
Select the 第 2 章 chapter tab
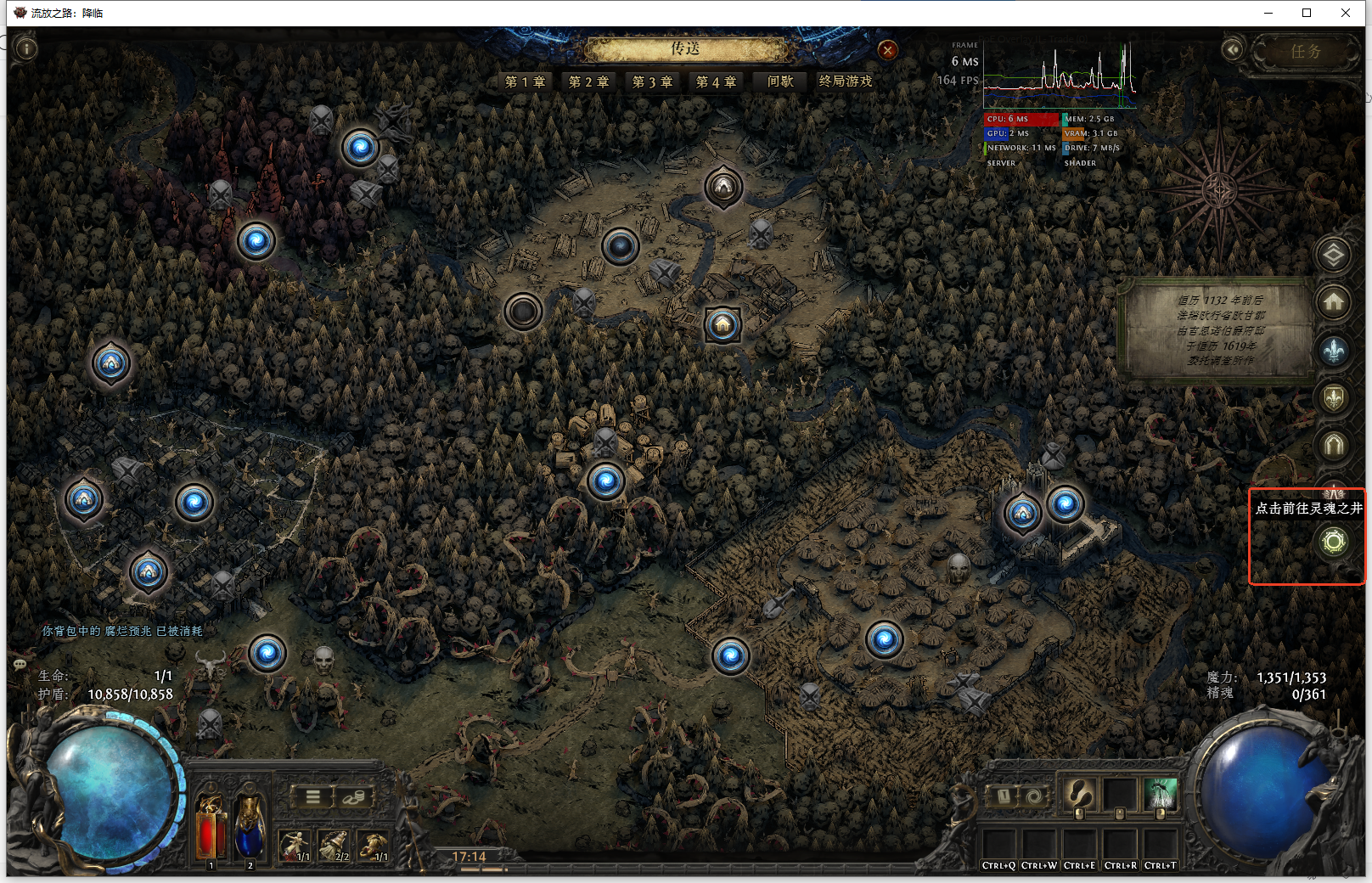click(x=588, y=82)
